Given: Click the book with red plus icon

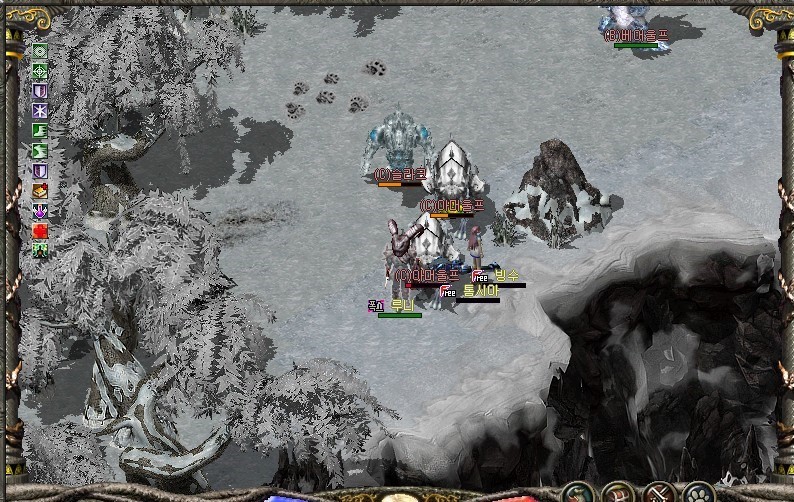Looking at the screenshot, I should tap(40, 190).
